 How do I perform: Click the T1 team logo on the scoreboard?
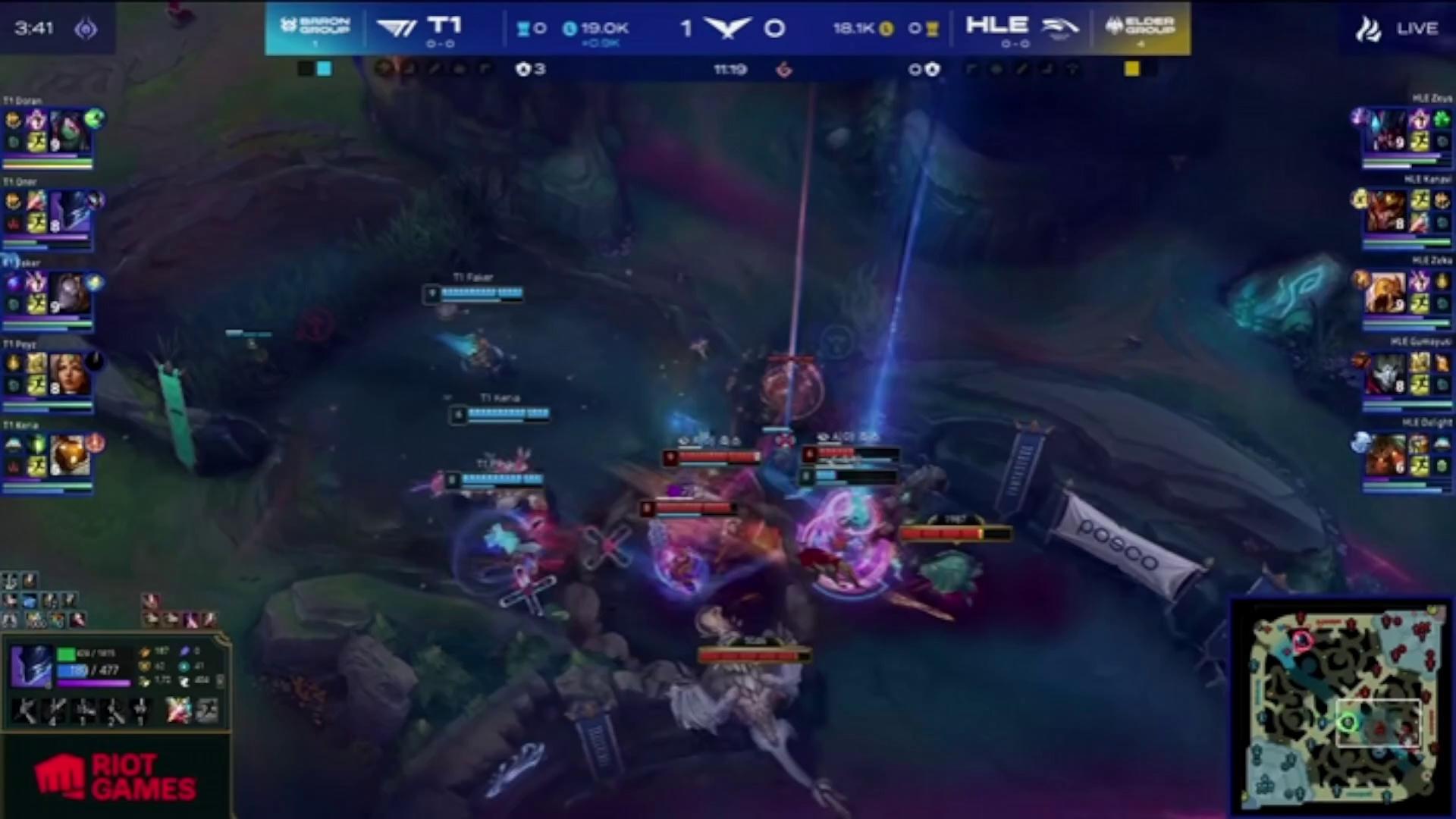(397, 28)
